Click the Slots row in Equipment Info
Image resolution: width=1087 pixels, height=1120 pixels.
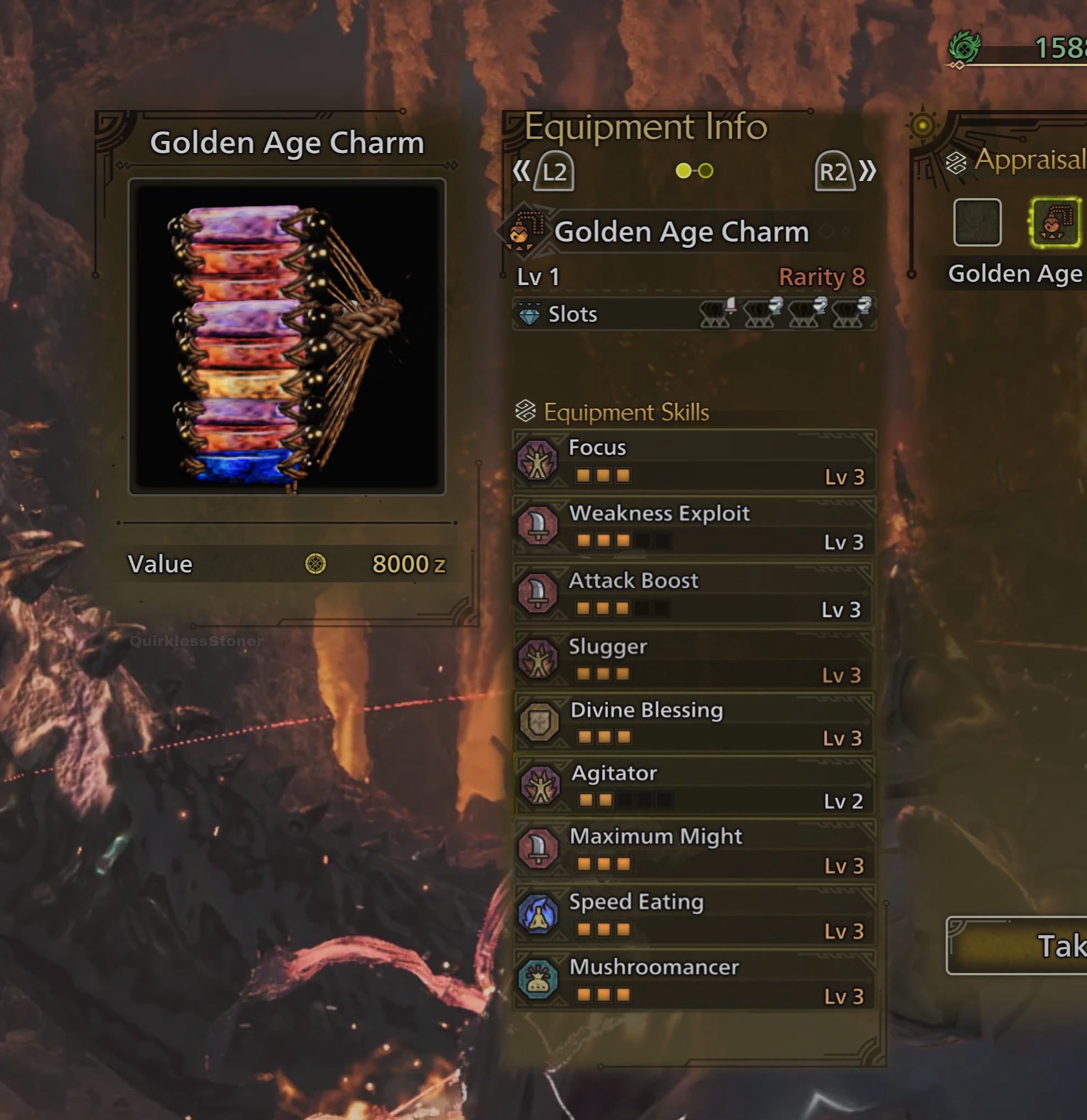coord(694,314)
